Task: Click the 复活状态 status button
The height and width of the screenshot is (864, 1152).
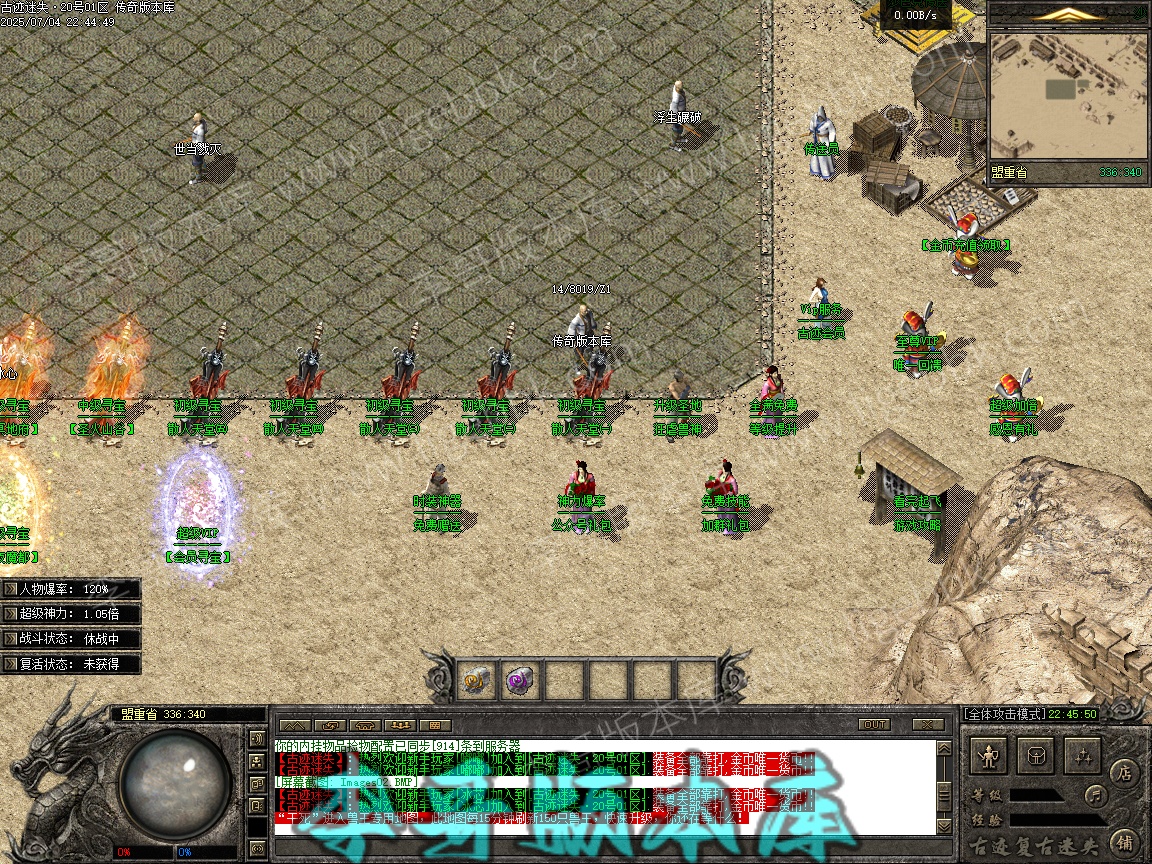Action: coord(71,663)
